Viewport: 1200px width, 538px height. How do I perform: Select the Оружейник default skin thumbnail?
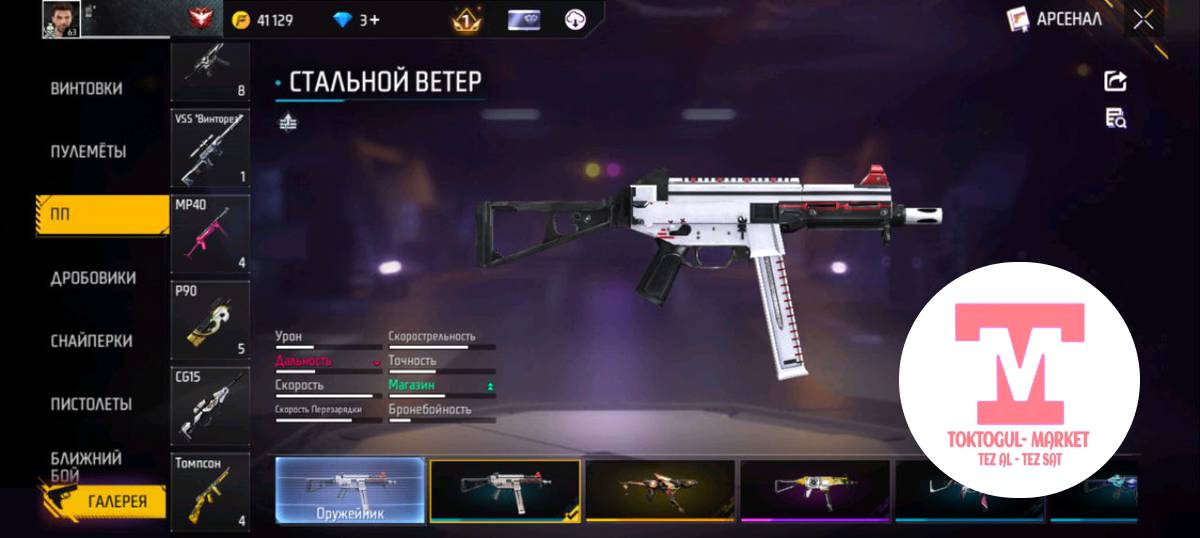click(x=350, y=490)
